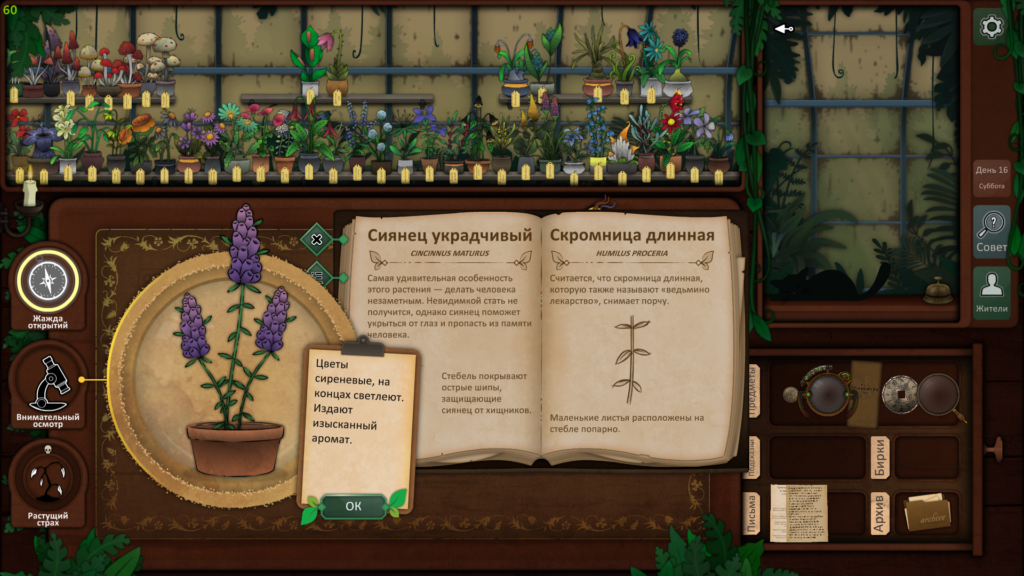The height and width of the screenshot is (576, 1024).
Task: Close the plant book with the X
Action: (316, 239)
